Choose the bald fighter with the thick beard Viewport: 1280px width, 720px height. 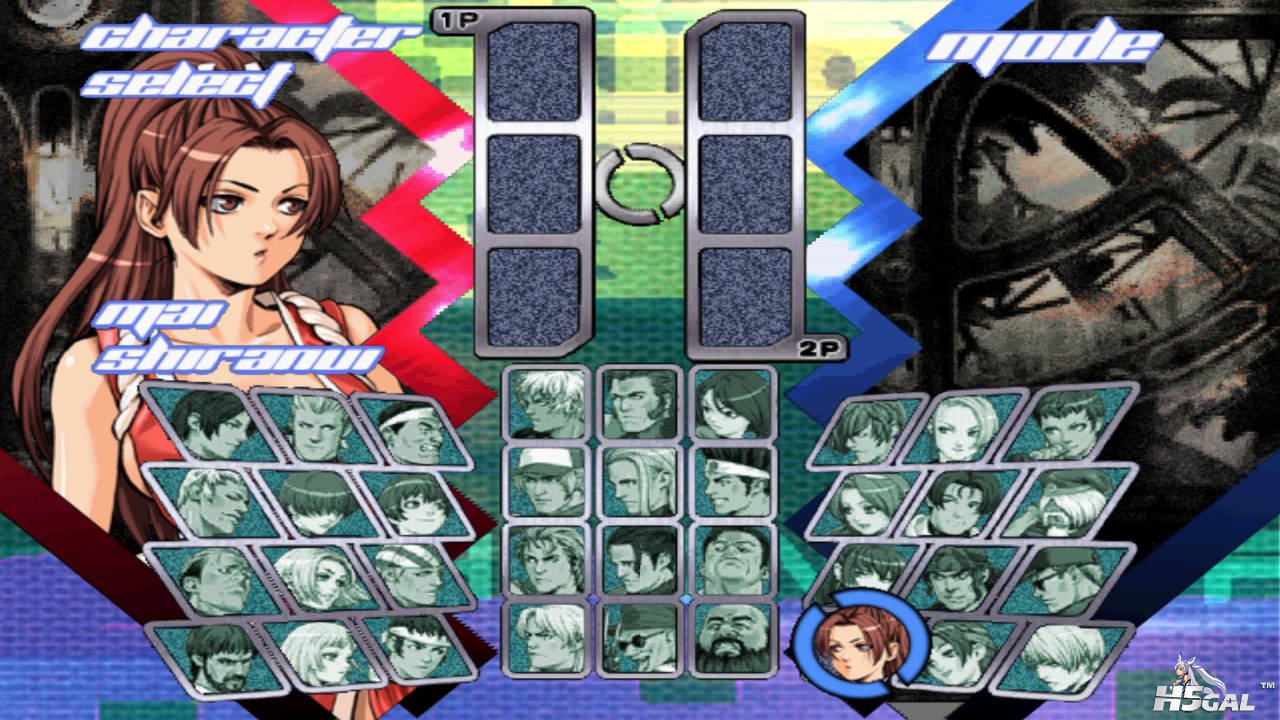click(x=731, y=637)
